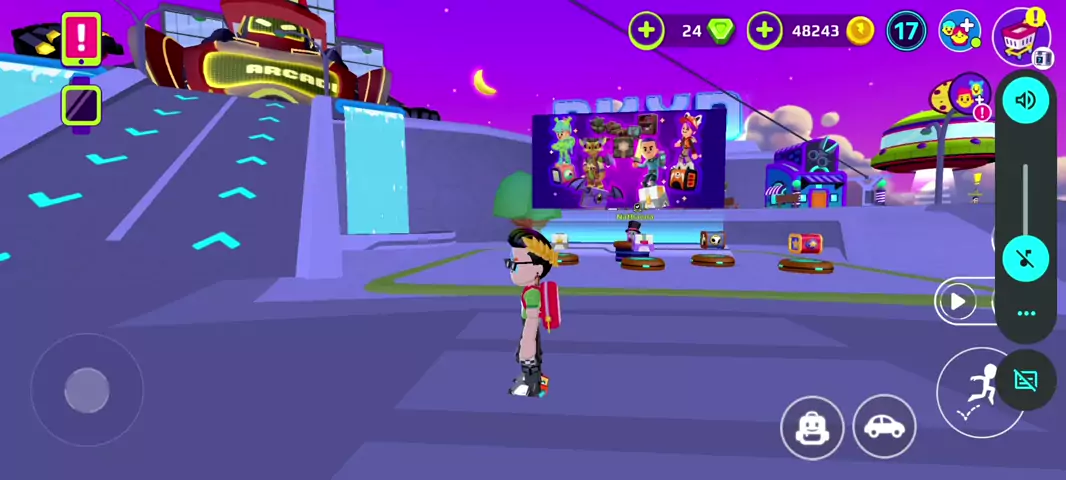Open the level 17 badge
This screenshot has height=480, width=1066.
point(906,31)
